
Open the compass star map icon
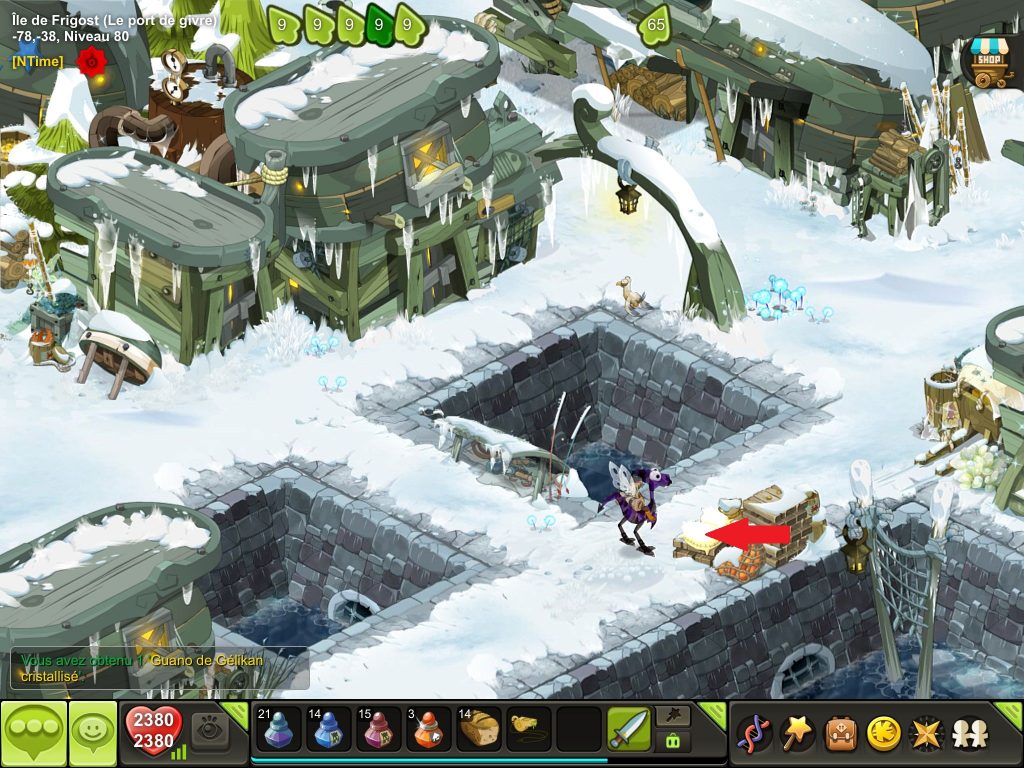coord(926,734)
